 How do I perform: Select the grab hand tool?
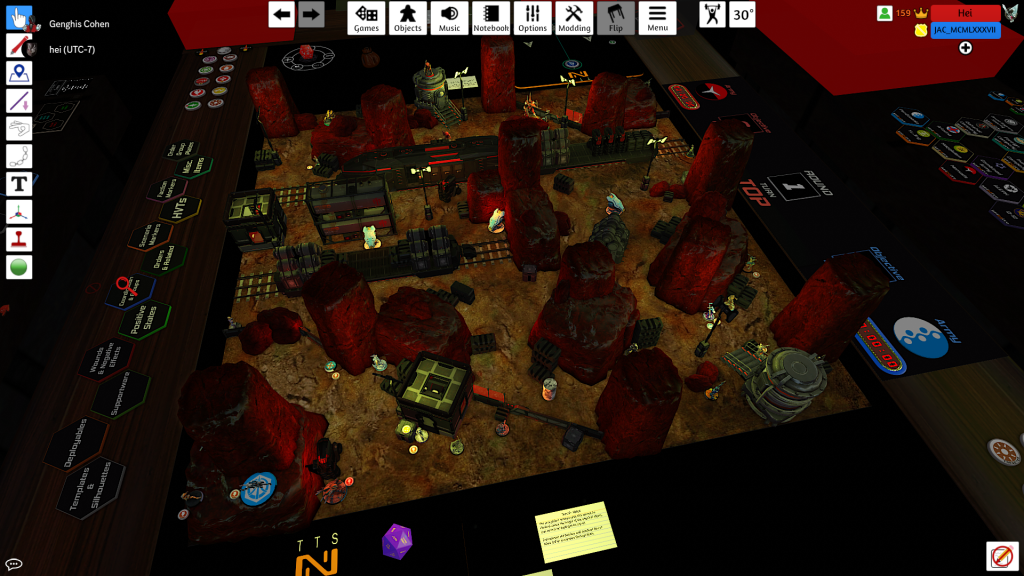pos(20,18)
